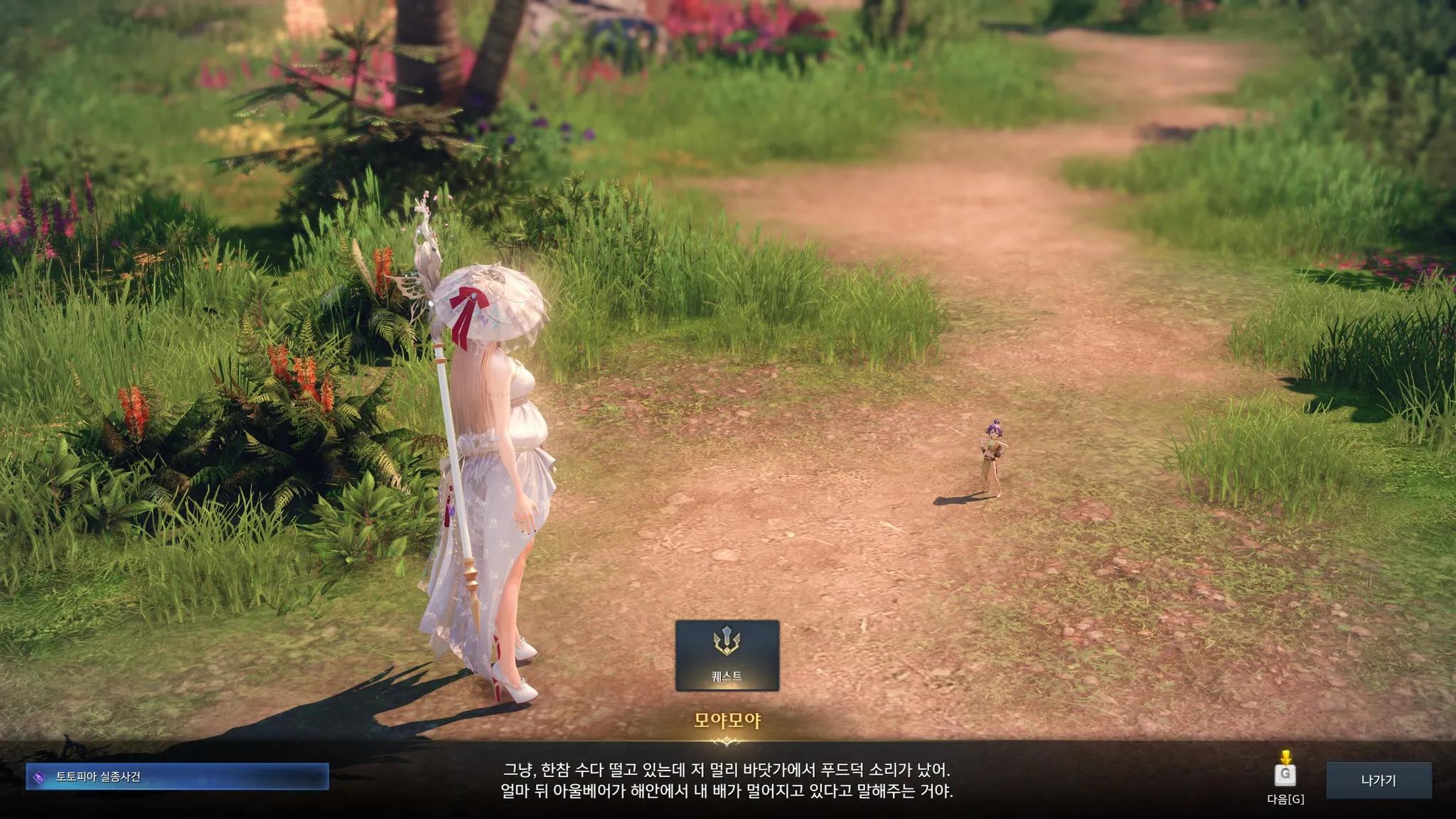Select the 퀘스트 quest dialogue option
This screenshot has width=1456, height=819.
click(727, 655)
